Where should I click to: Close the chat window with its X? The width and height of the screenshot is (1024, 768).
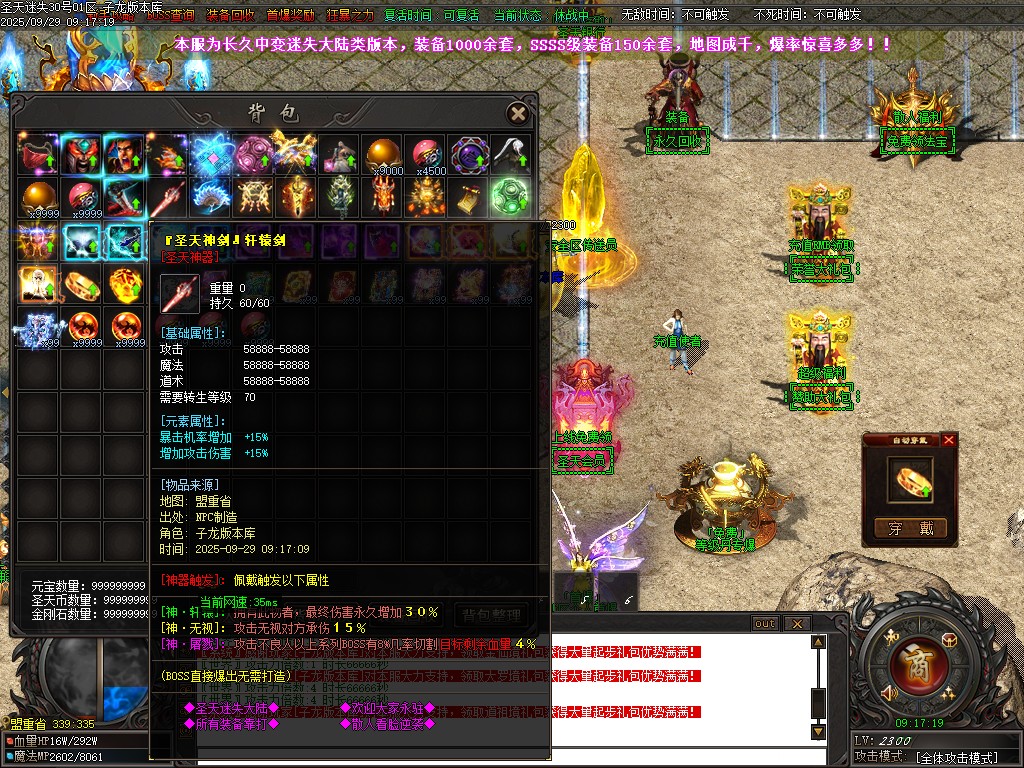point(796,623)
